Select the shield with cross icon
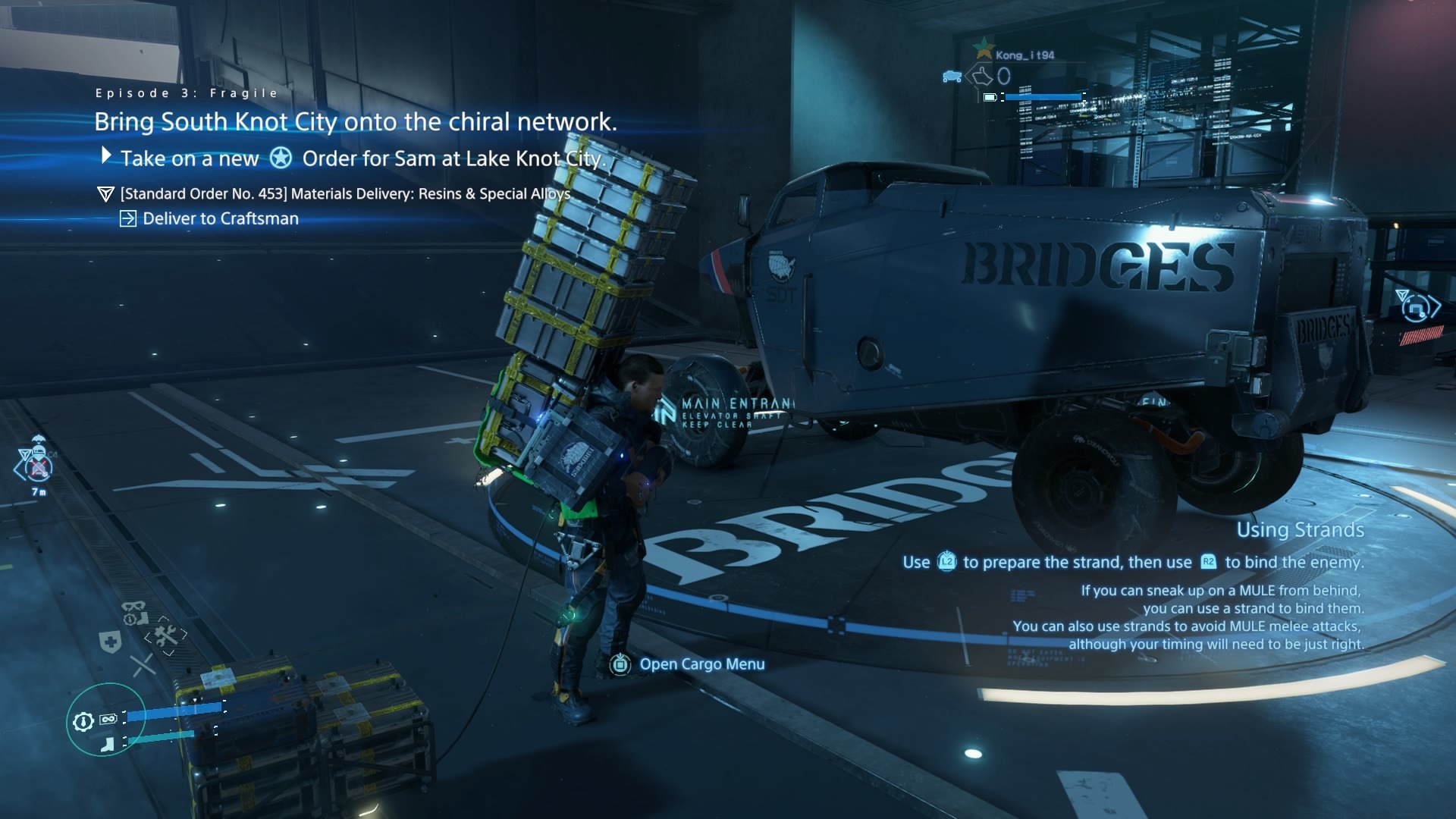 pyautogui.click(x=111, y=643)
